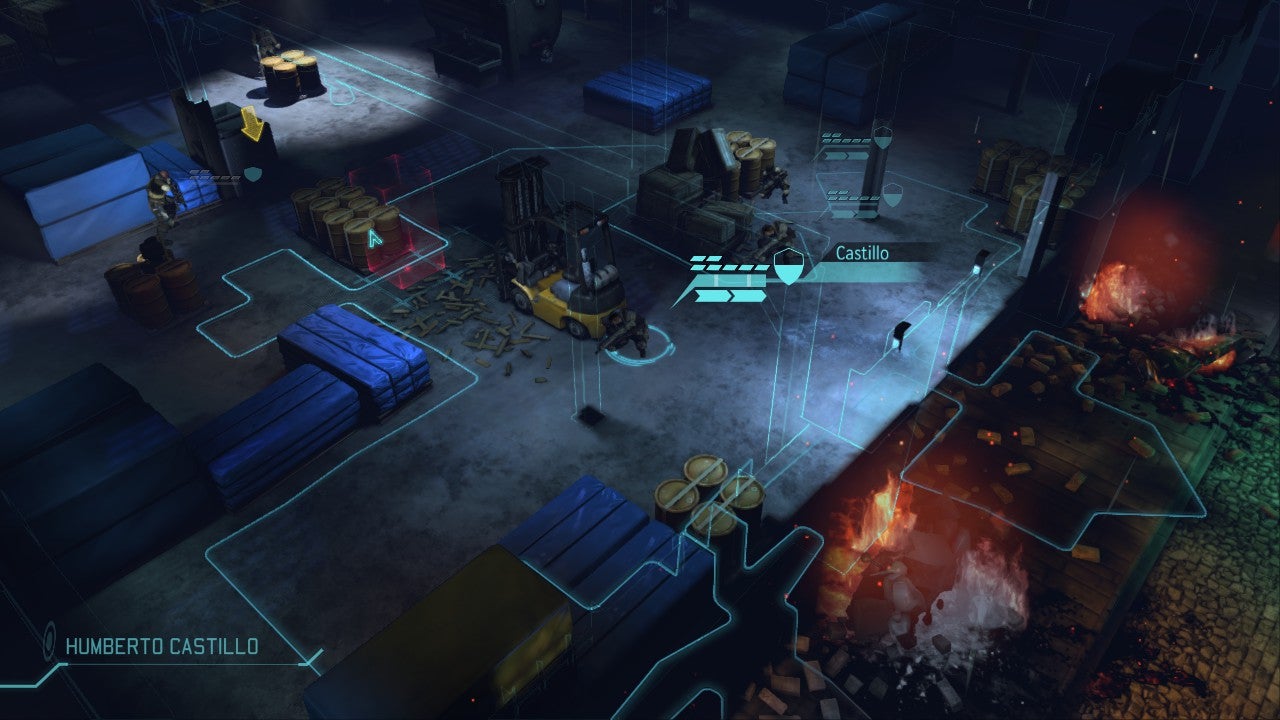
Task: Click the Humberto Castillo name panel
Action: pyautogui.click(x=162, y=646)
